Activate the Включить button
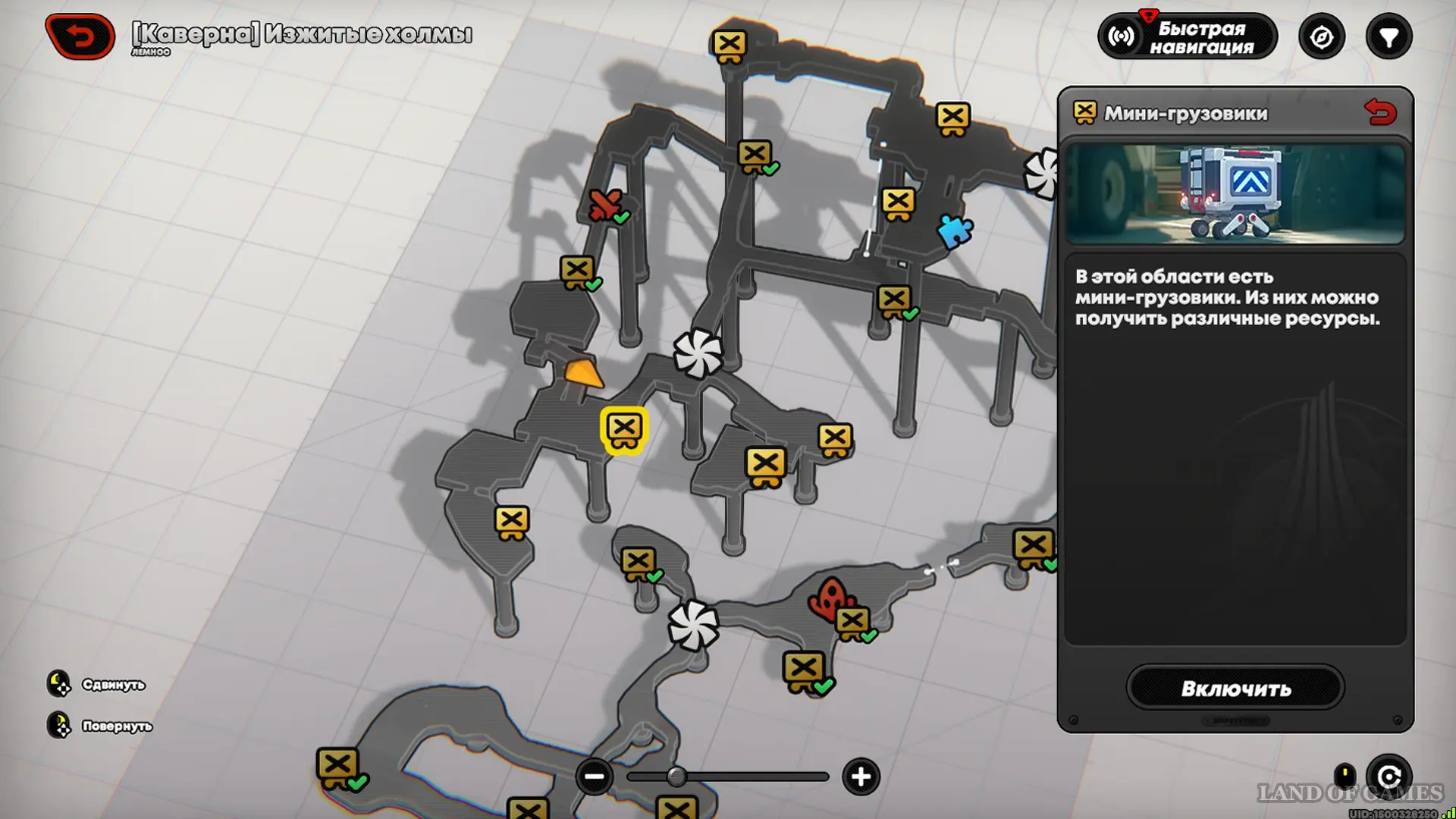This screenshot has width=1456, height=819. pos(1235,689)
